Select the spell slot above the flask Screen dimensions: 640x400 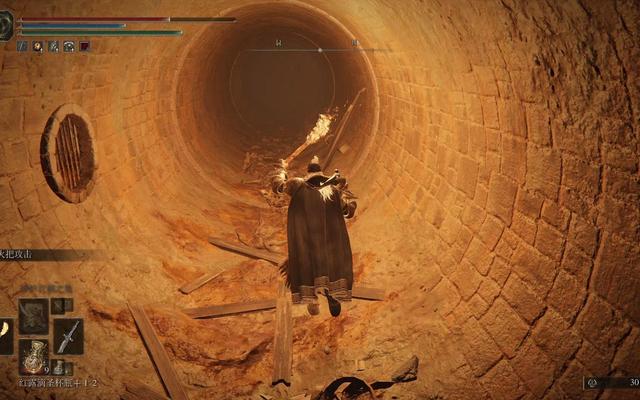coord(34,316)
